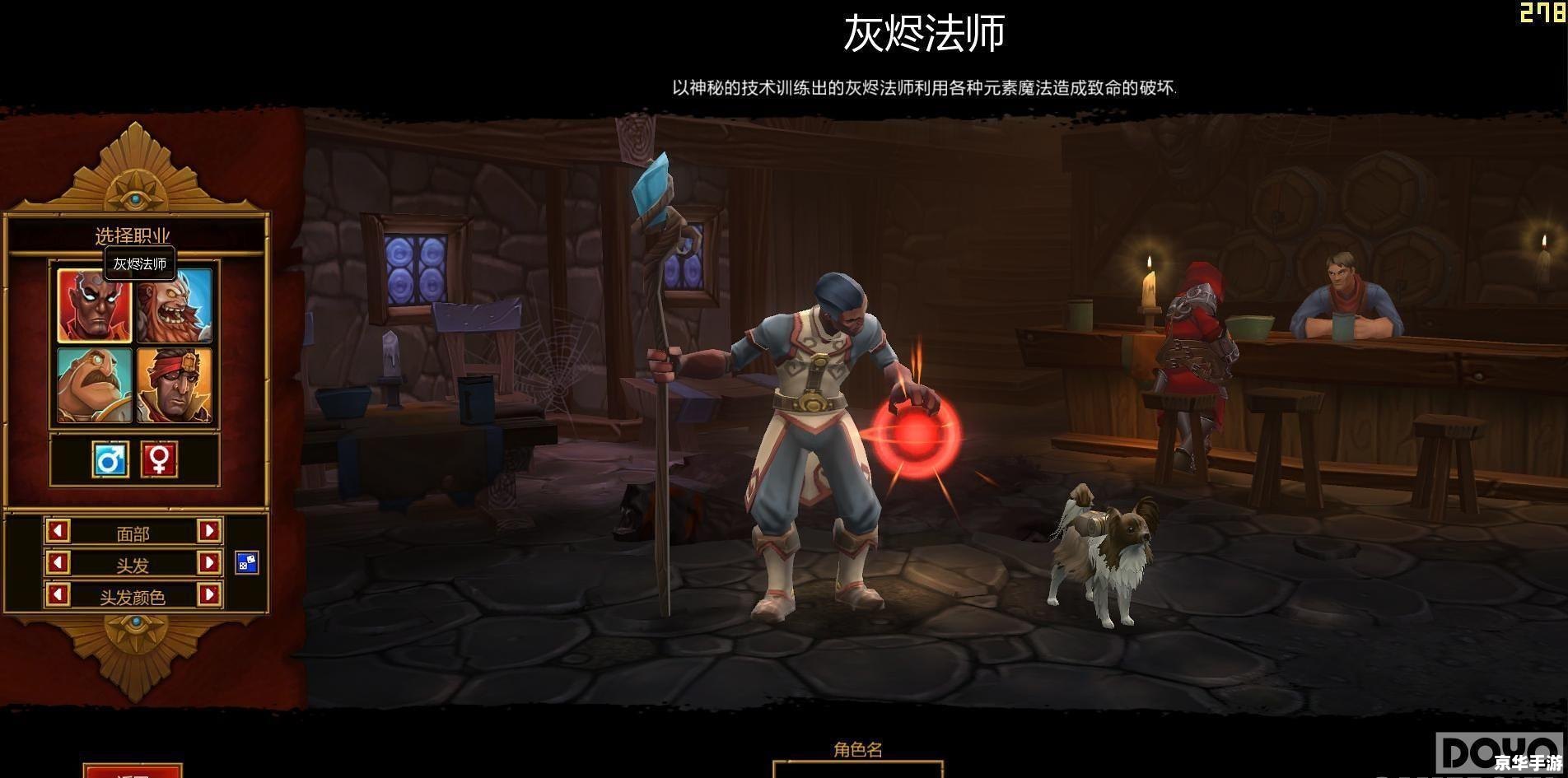The image size is (1568, 778).
Task: Click the red back button at bottom left
Action: (x=132, y=772)
